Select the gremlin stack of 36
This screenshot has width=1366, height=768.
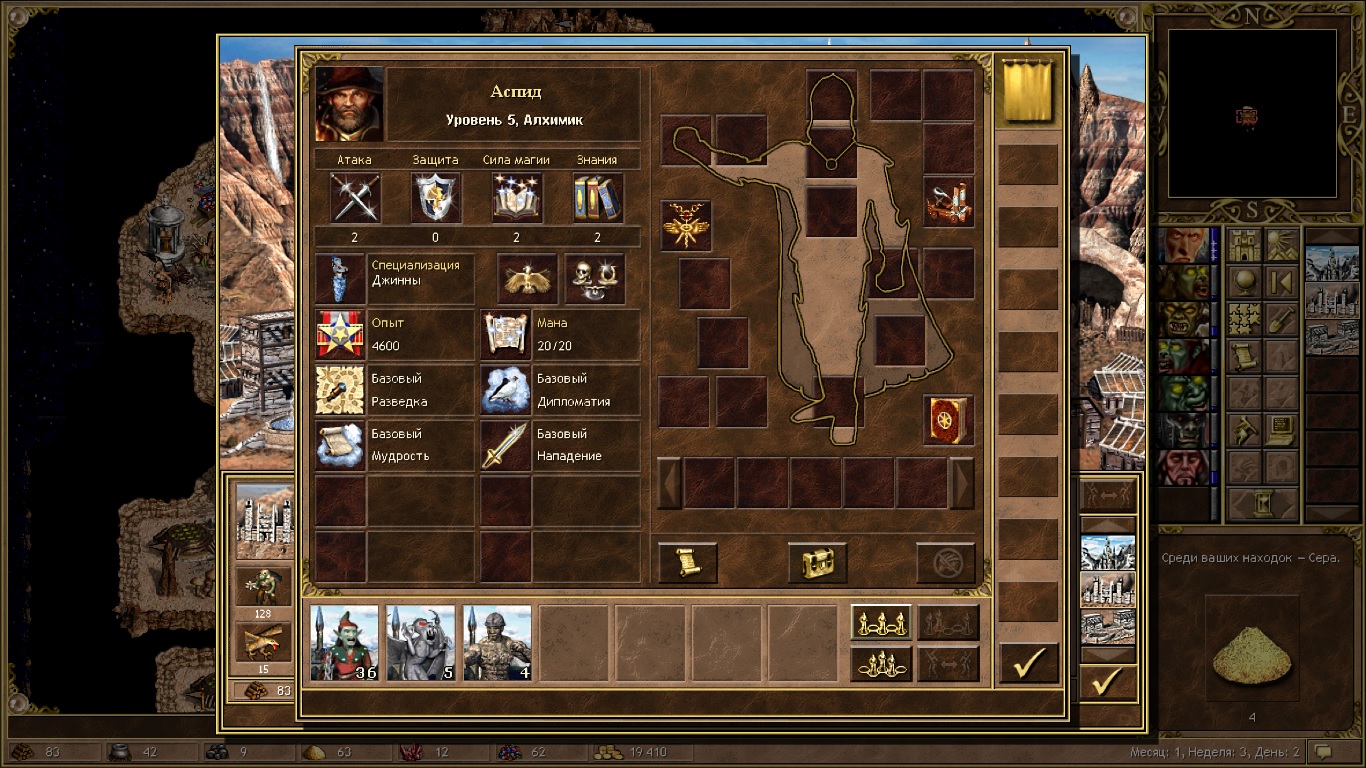345,642
